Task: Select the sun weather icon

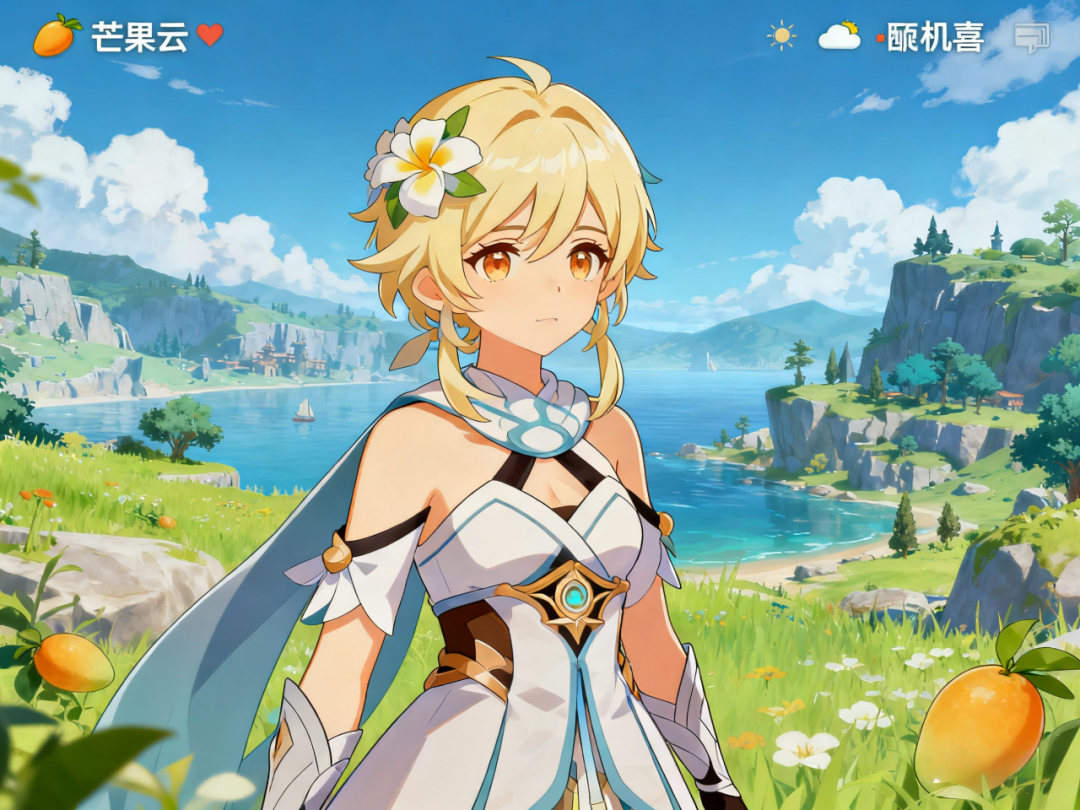Action: click(x=782, y=36)
